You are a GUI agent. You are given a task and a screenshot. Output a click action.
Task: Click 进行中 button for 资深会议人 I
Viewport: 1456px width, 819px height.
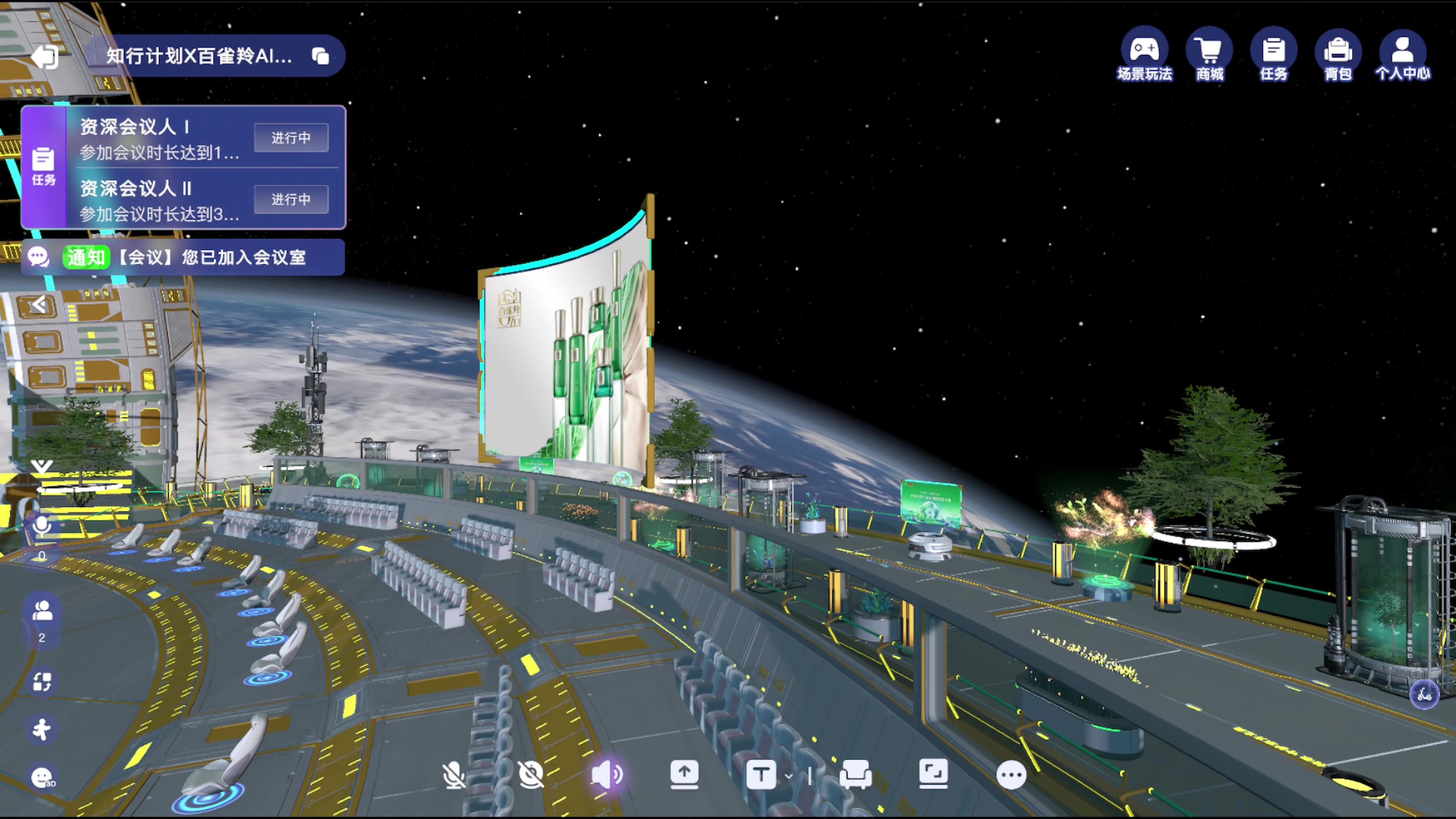coord(291,137)
